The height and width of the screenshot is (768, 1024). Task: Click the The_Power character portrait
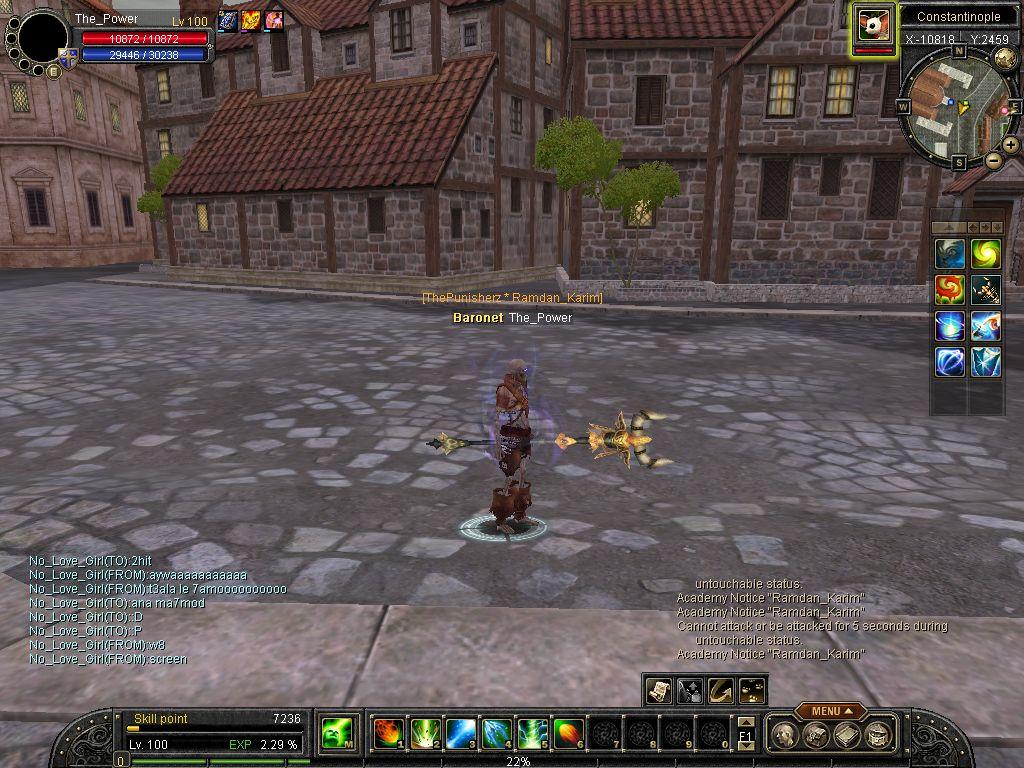43,38
